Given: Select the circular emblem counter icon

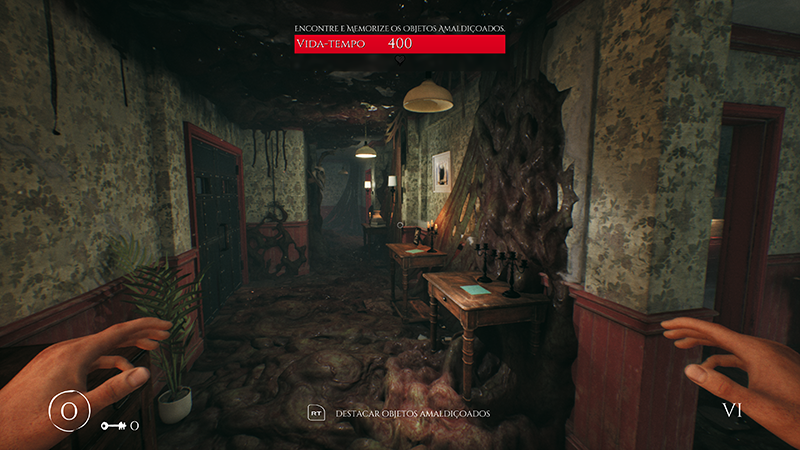Looking at the screenshot, I should click(x=69, y=410).
